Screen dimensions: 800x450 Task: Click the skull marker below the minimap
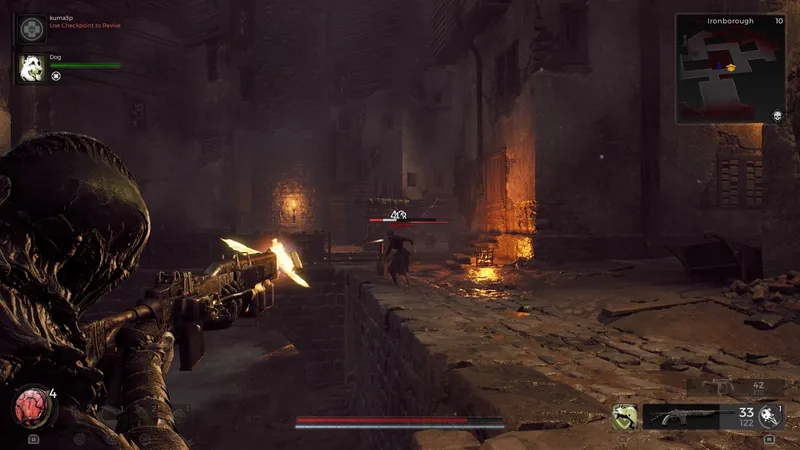tap(776, 116)
